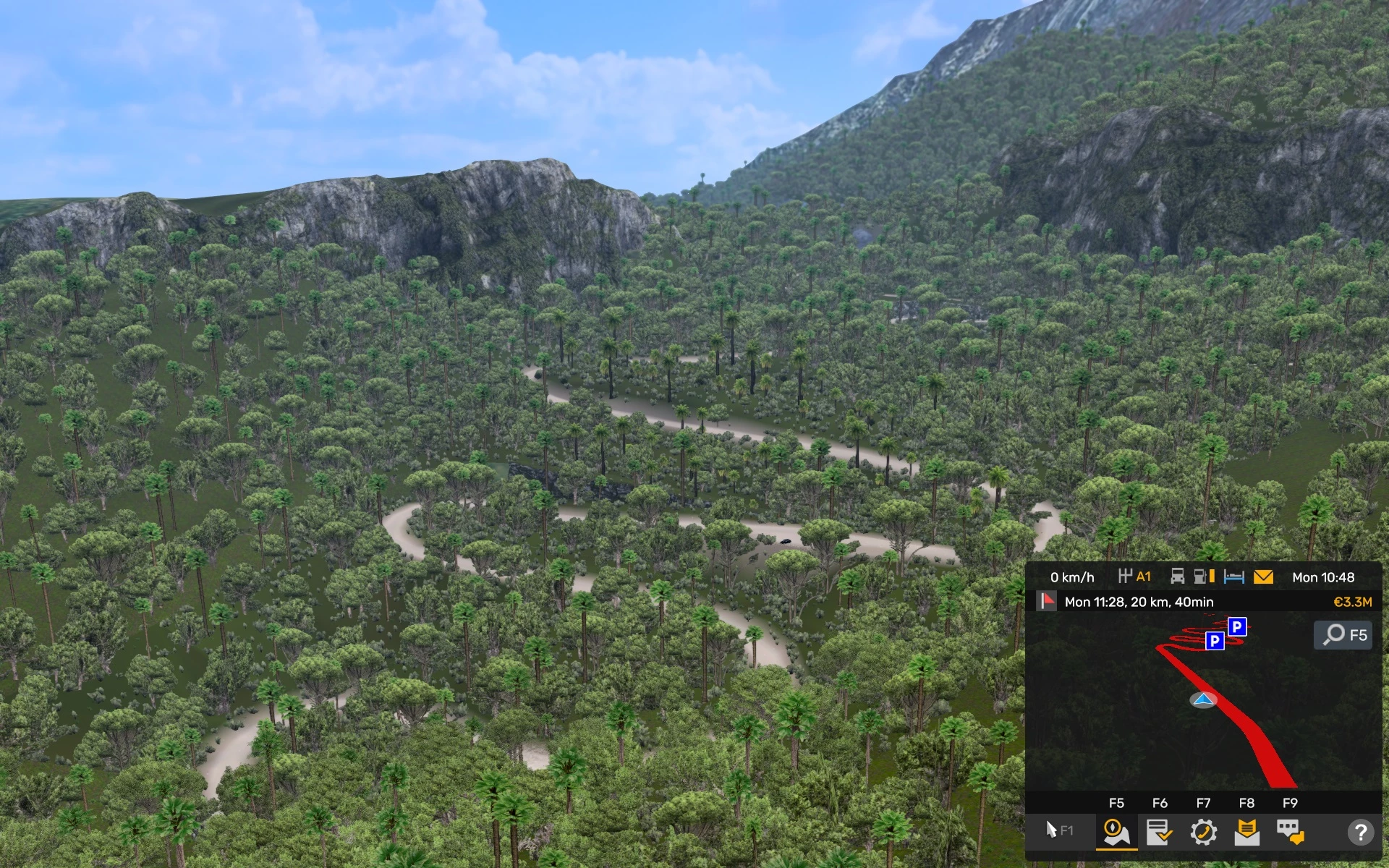Open the chat messages tab
The image size is (1389, 868).
pyautogui.click(x=1290, y=832)
